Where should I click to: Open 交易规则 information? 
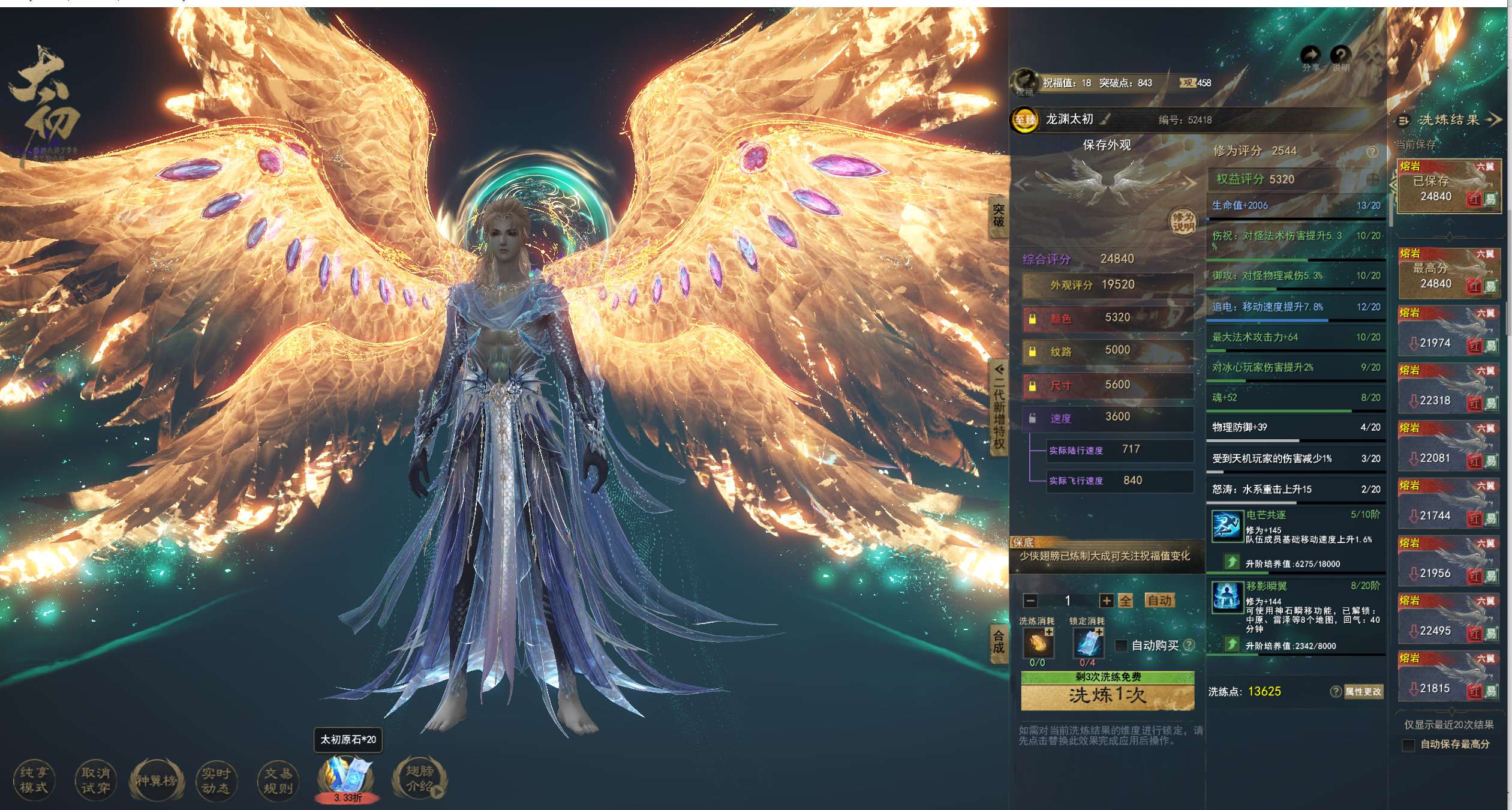[278, 780]
